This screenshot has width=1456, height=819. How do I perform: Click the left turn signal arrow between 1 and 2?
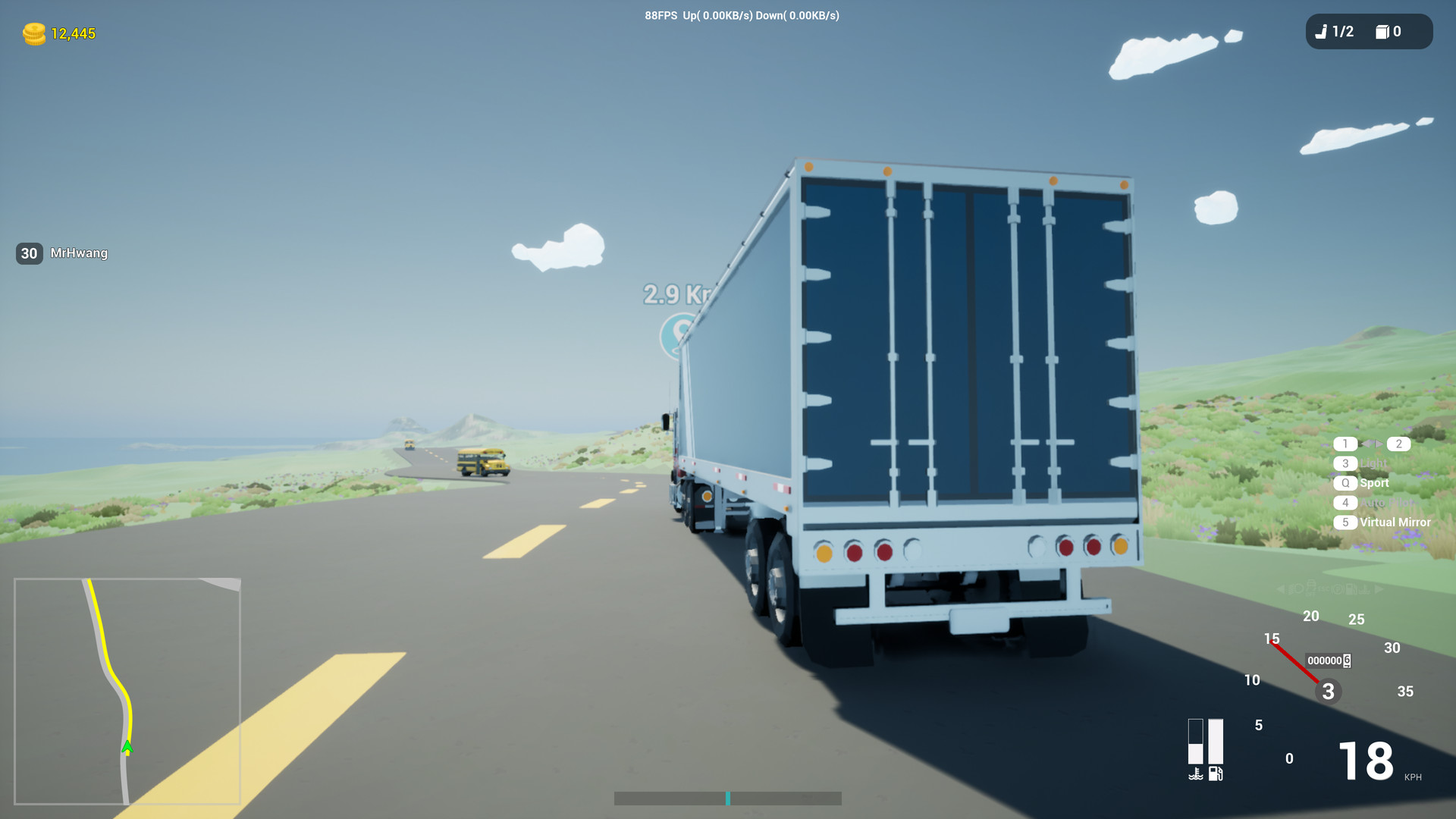(1367, 444)
